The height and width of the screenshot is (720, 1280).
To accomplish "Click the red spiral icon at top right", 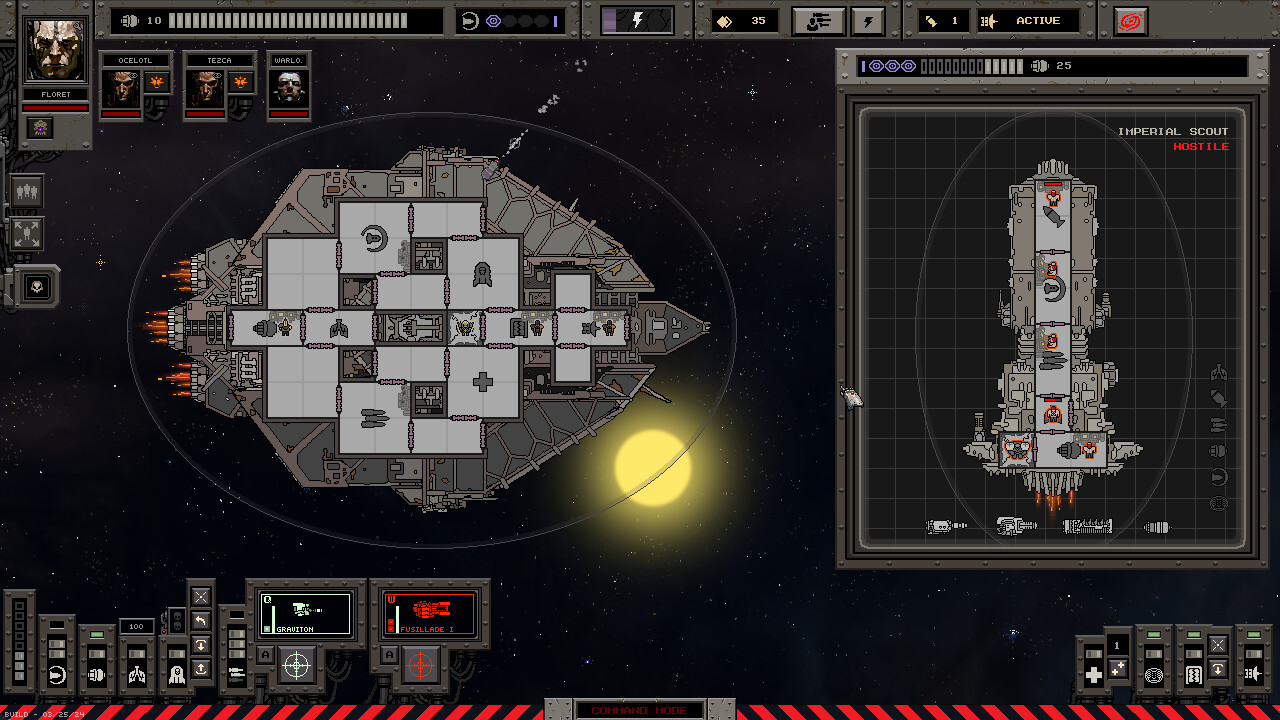I will tap(1130, 20).
